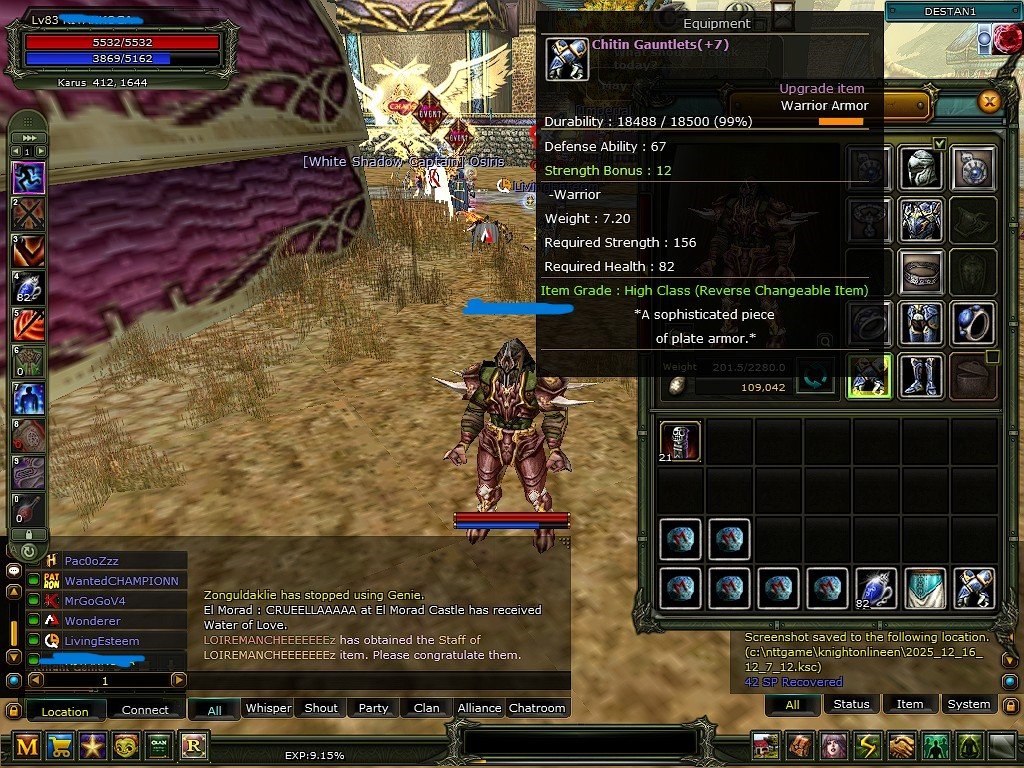1024x768 pixels.
Task: Select the white and teal robe item
Action: pos(925,588)
